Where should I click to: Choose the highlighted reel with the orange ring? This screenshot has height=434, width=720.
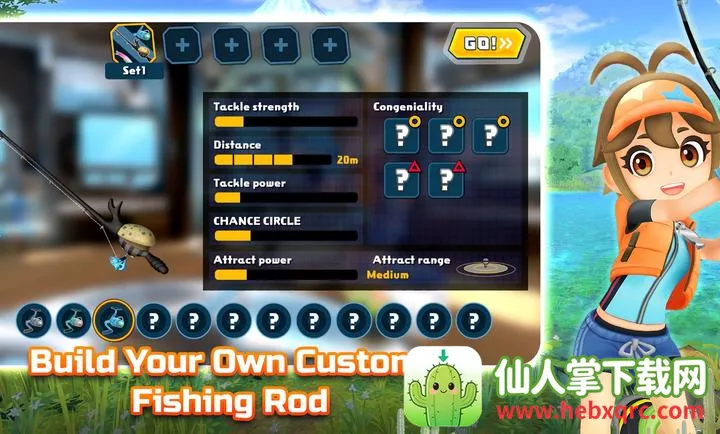tap(114, 321)
